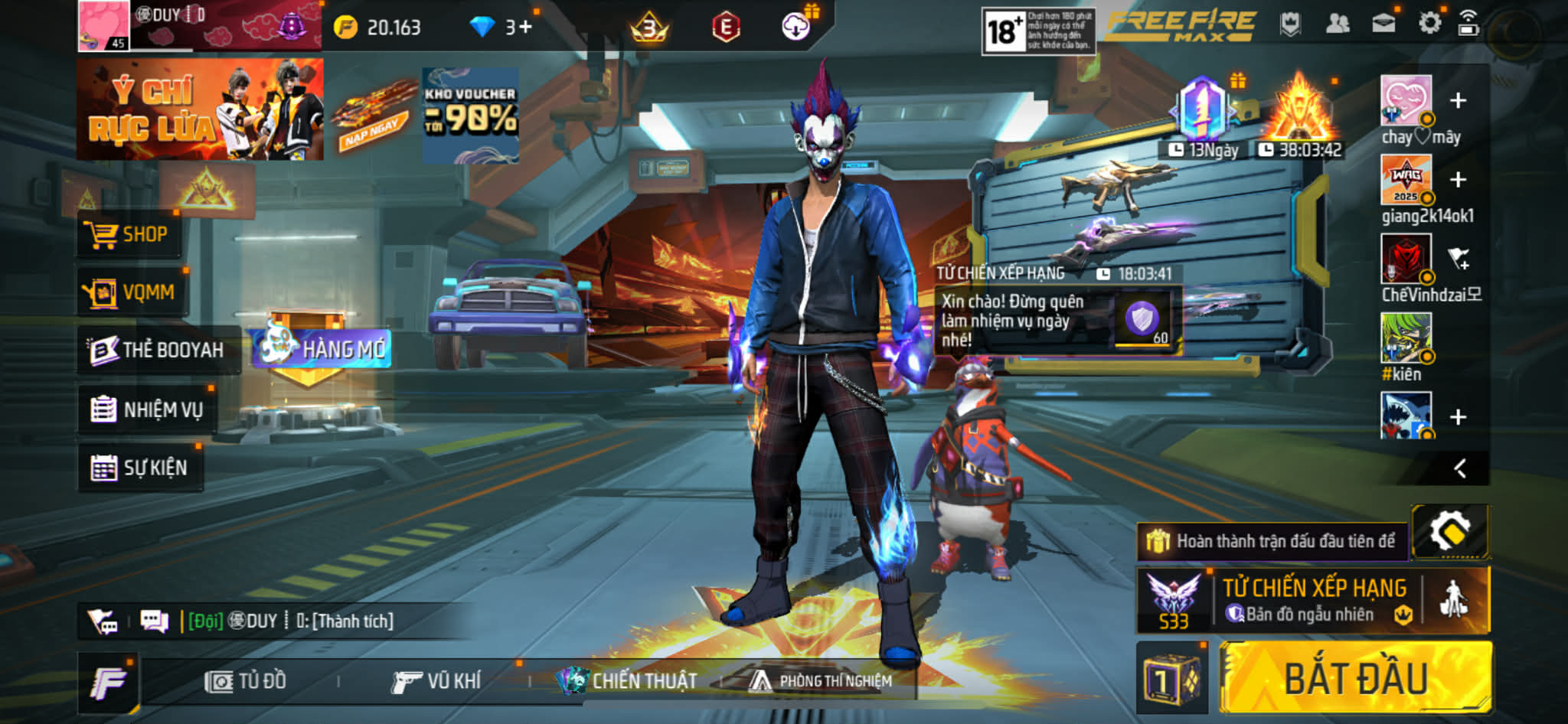Collapse the friends list arrow
1568x724 pixels.
(1460, 468)
